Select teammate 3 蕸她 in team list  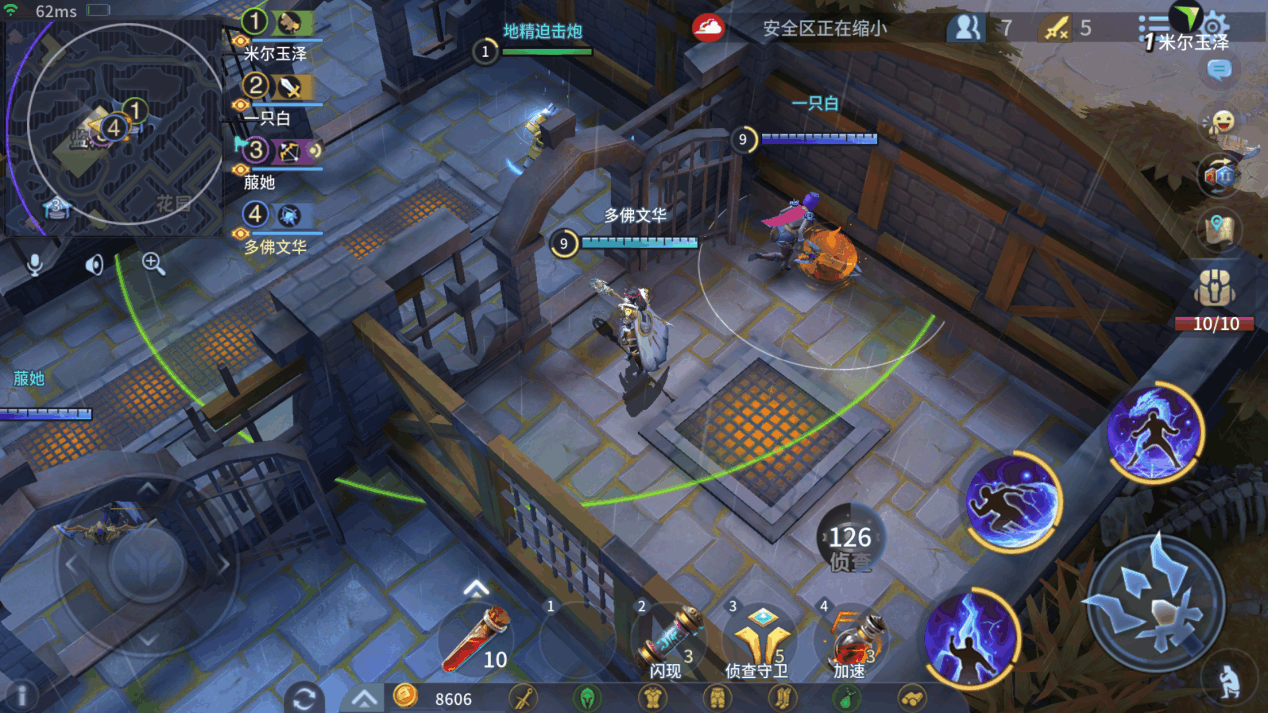(278, 152)
